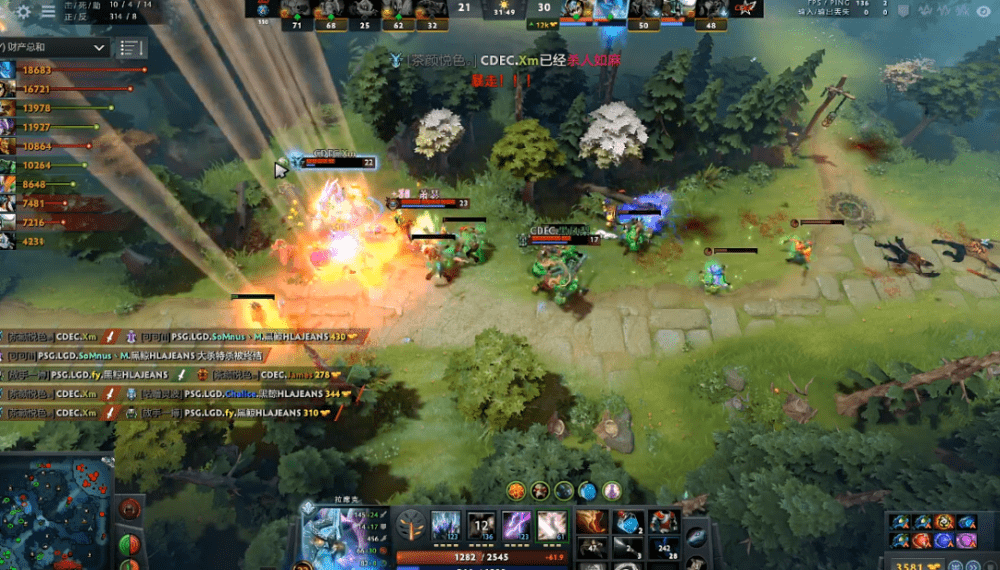1000x570 pixels.
Task: Toggle the list sort button beside dropdown
Action: 130,47
